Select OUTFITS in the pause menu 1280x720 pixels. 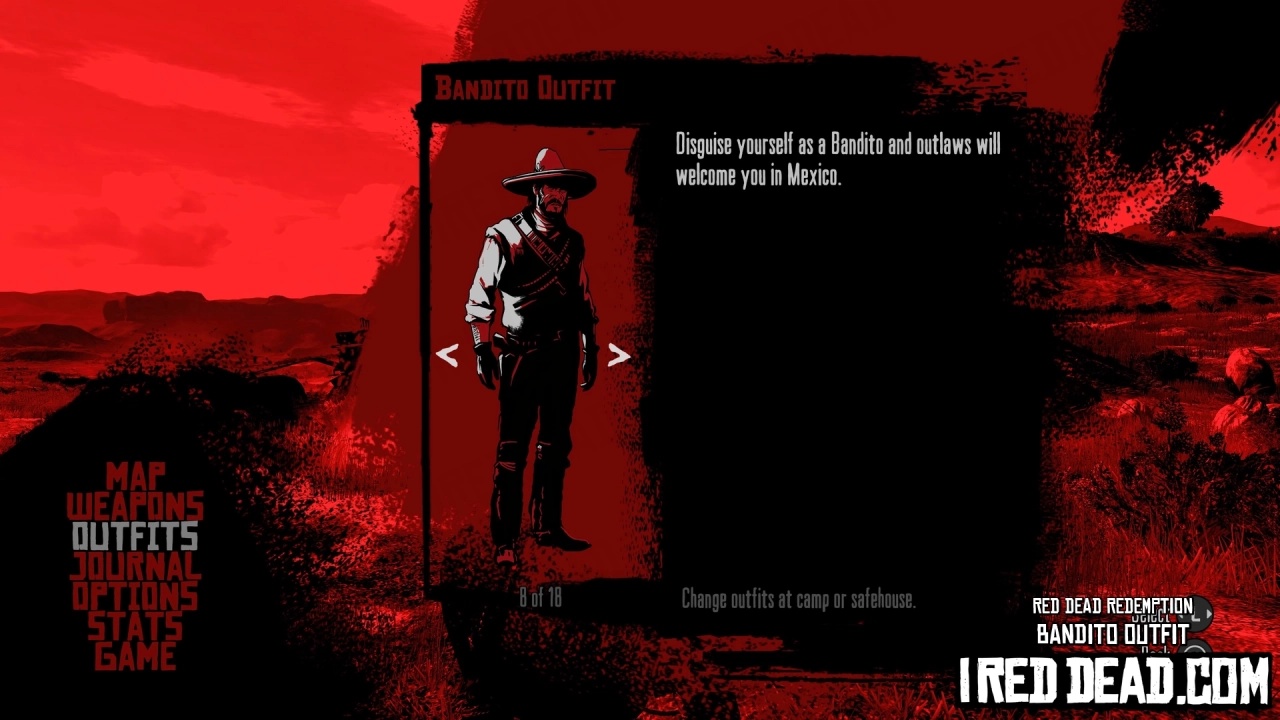tap(134, 537)
